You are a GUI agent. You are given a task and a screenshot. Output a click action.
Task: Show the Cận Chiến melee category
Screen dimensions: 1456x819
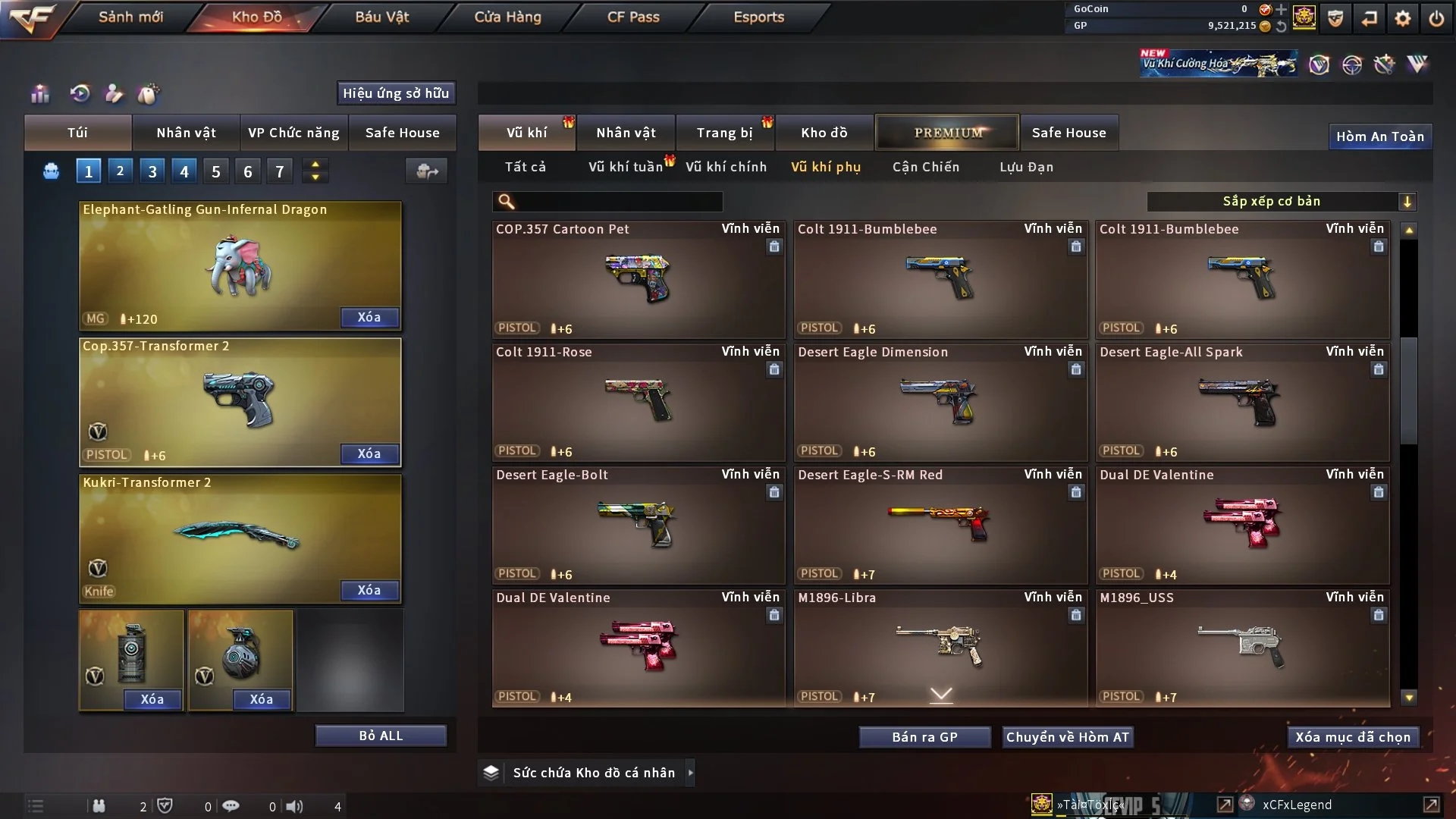tap(925, 167)
